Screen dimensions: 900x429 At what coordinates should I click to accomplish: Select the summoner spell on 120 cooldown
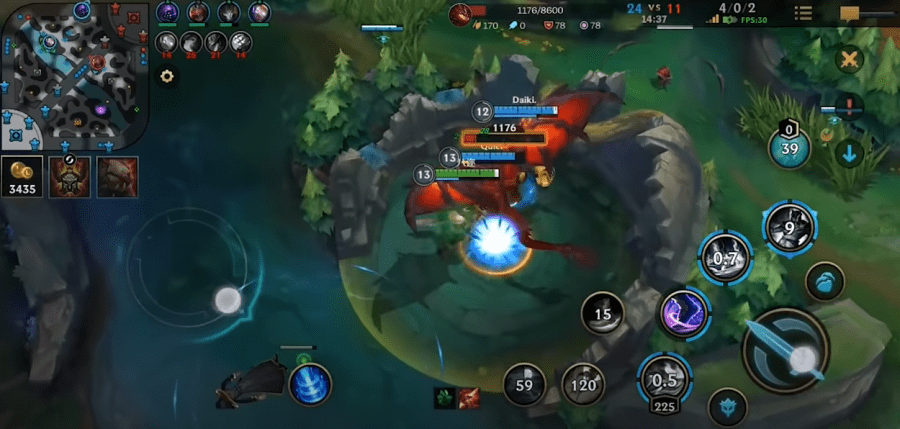pos(584,383)
